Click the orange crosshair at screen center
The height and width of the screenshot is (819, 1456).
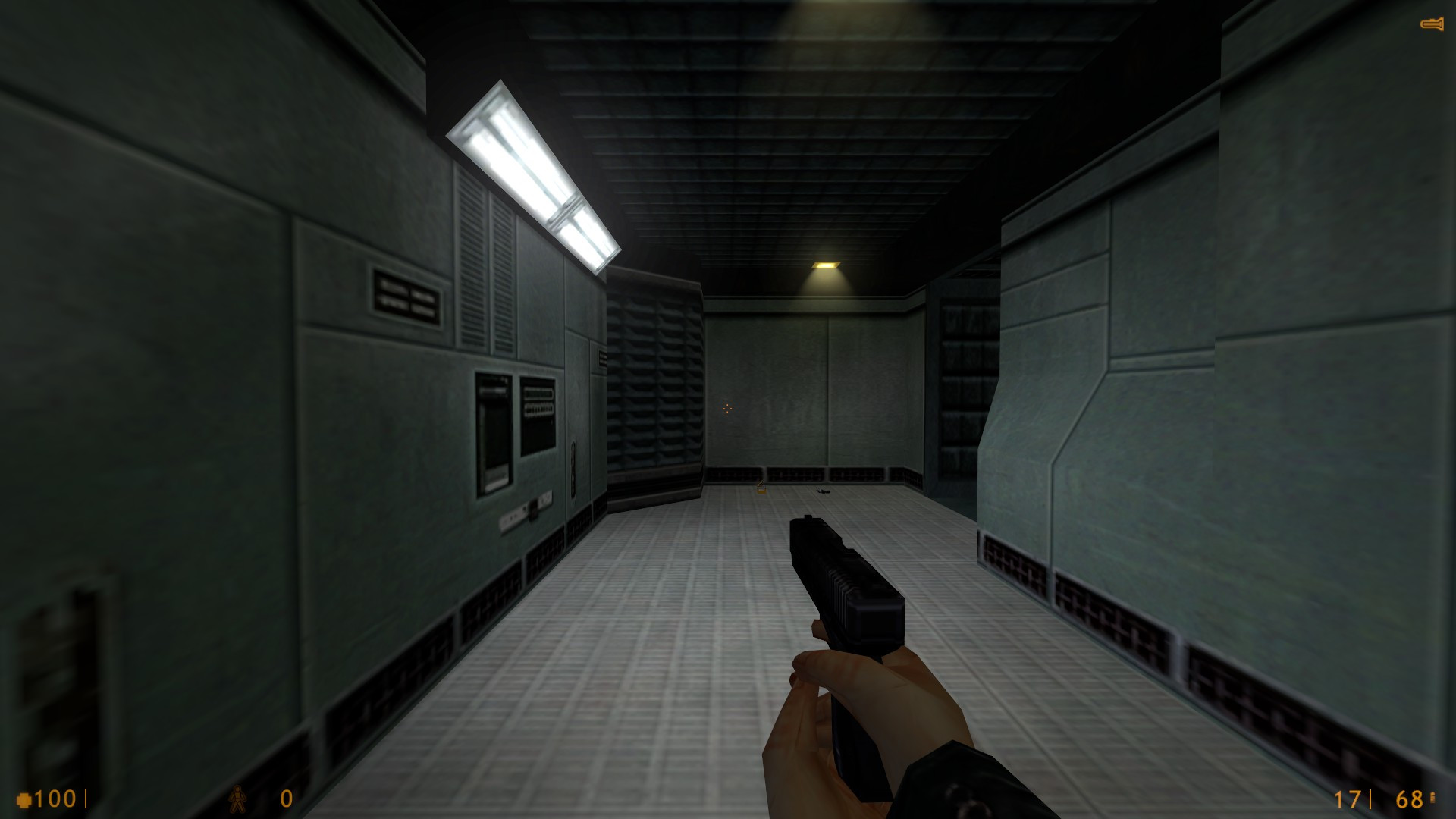coord(727,409)
